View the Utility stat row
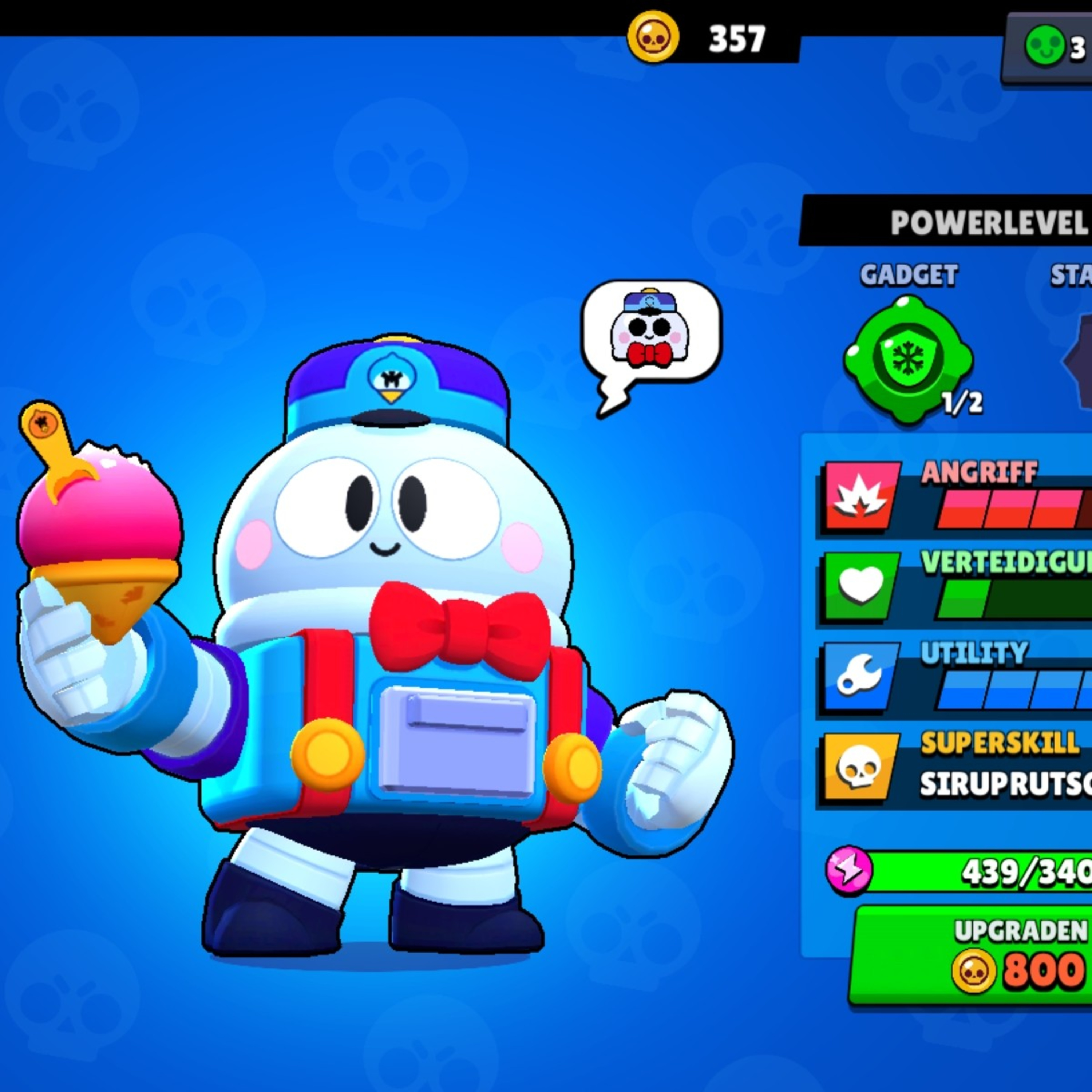This screenshot has height=1092, width=1092. coord(955,676)
